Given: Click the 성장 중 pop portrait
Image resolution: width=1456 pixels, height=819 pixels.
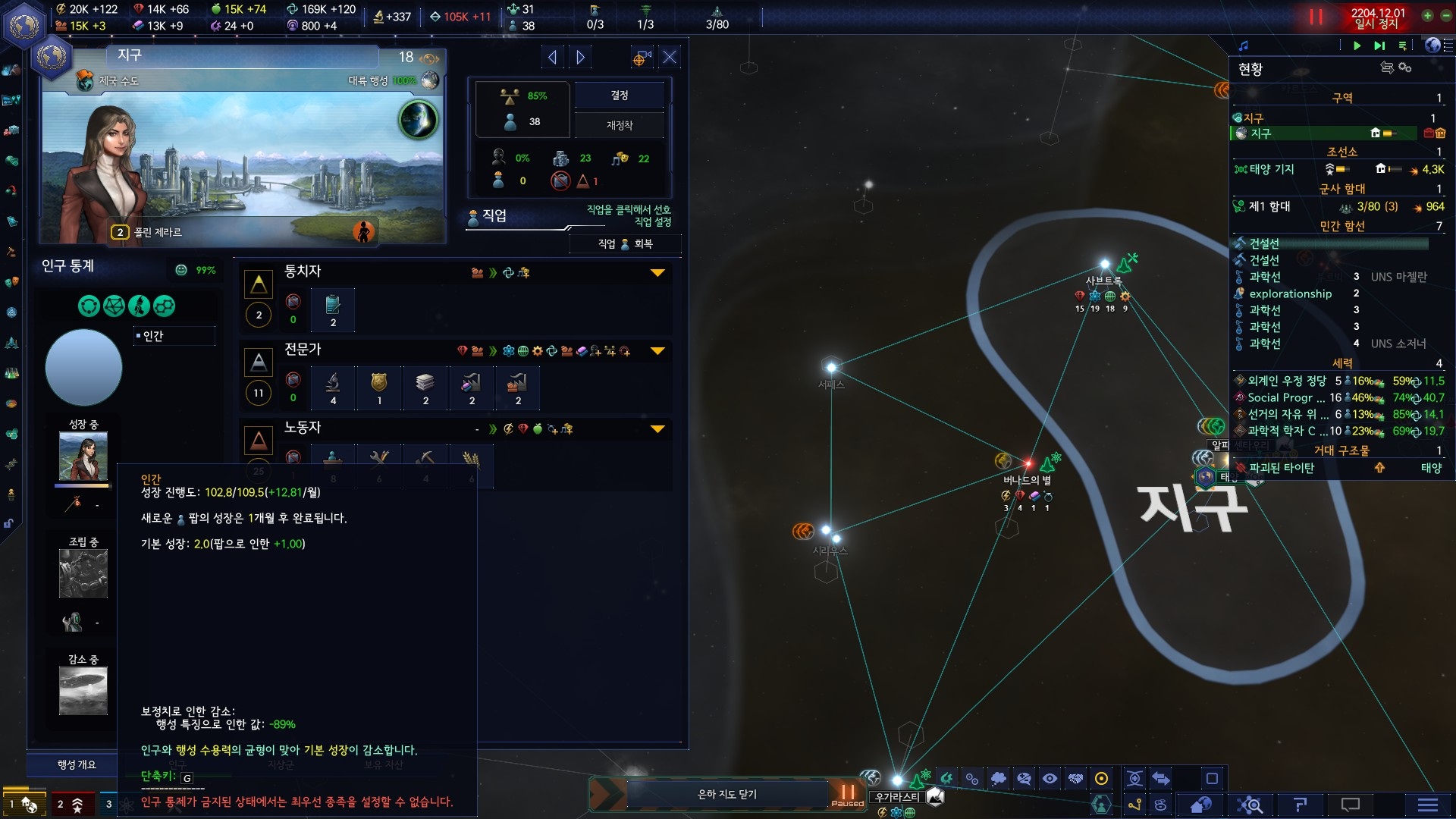Looking at the screenshot, I should [x=83, y=456].
